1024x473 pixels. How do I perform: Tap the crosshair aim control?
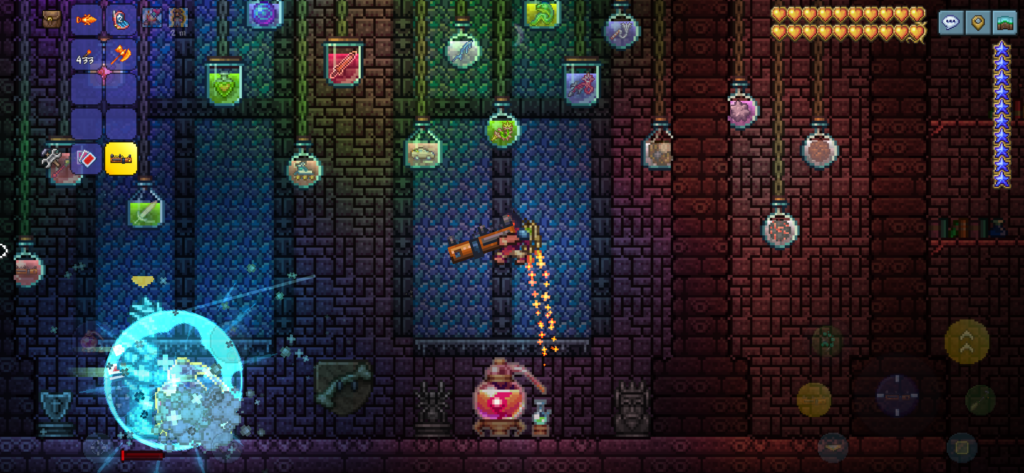(898, 393)
